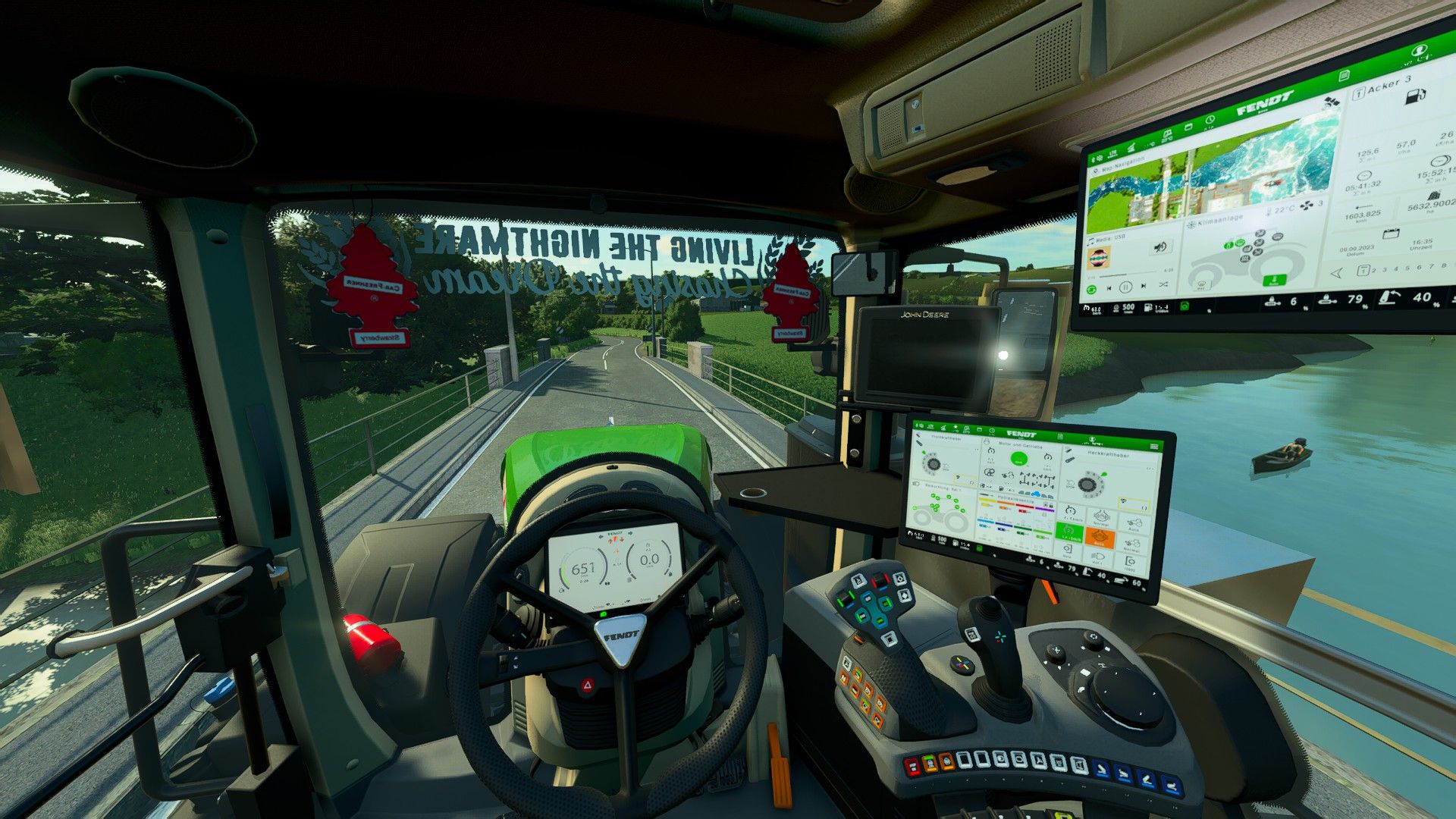The width and height of the screenshot is (1456, 819).
Task: Enable the orange Auto mode on the lower terminal
Action: (x=1100, y=538)
